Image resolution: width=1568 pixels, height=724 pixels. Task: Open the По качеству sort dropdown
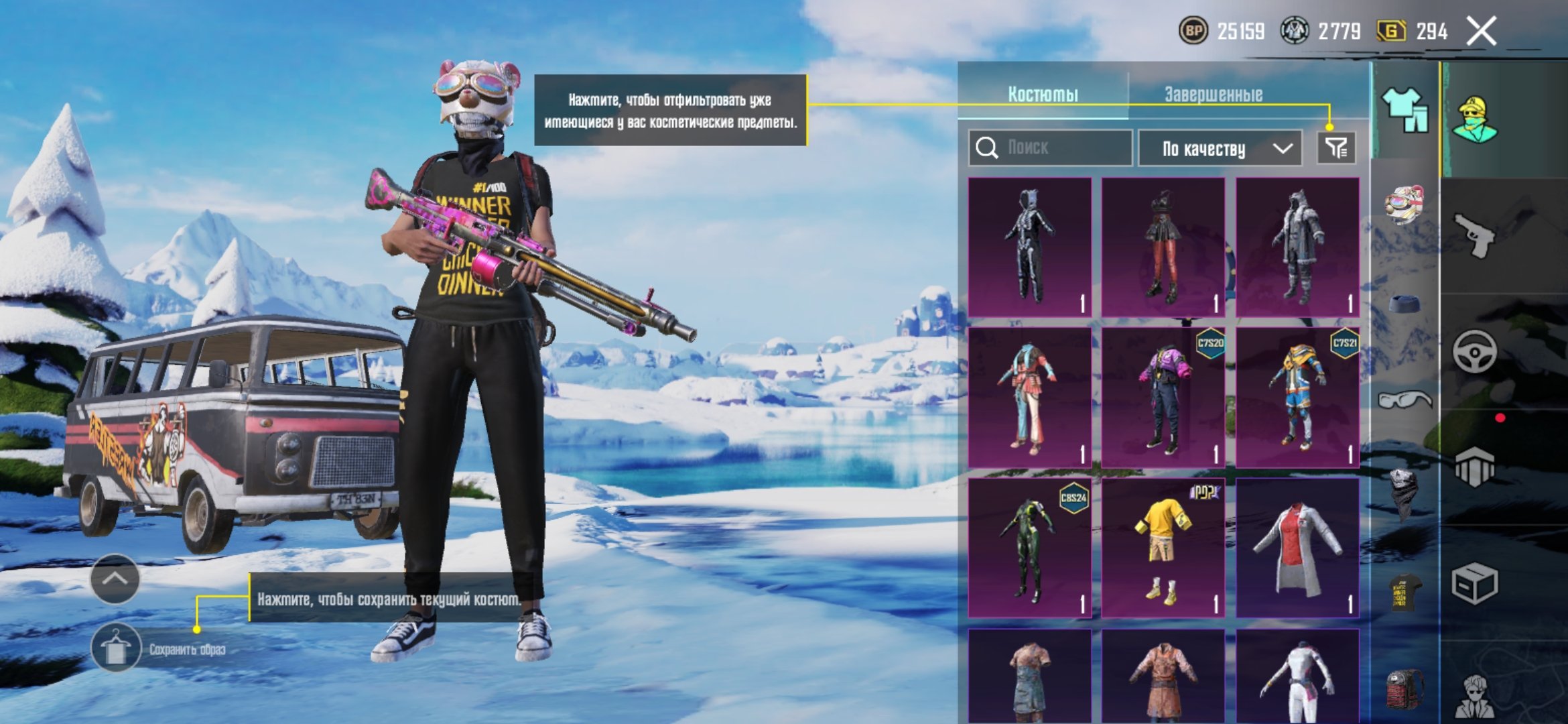tap(1220, 148)
